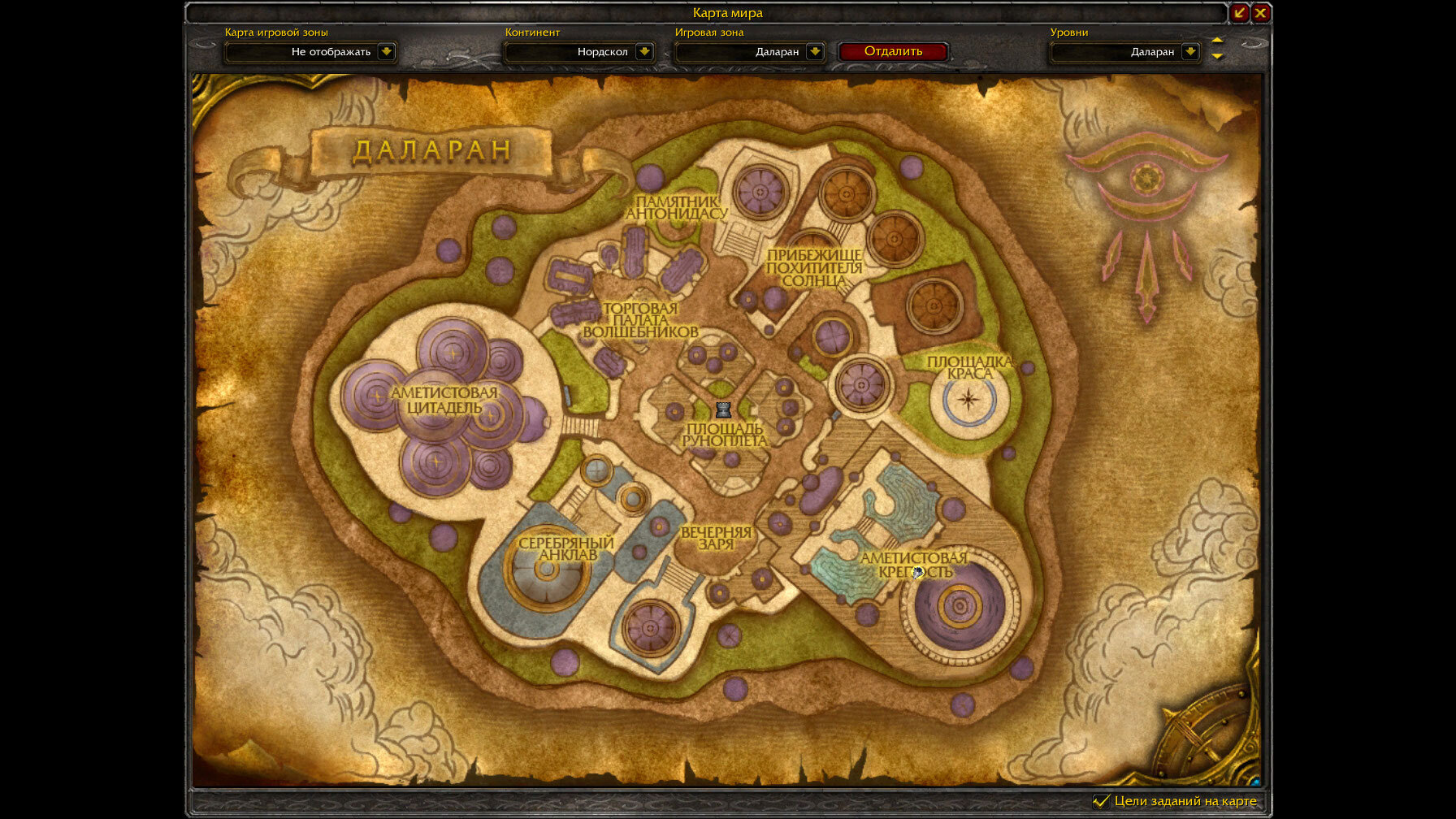Screen dimensions: 1456x819
Task: Select the player marker at Аметистовая крепость
Action: click(x=918, y=573)
